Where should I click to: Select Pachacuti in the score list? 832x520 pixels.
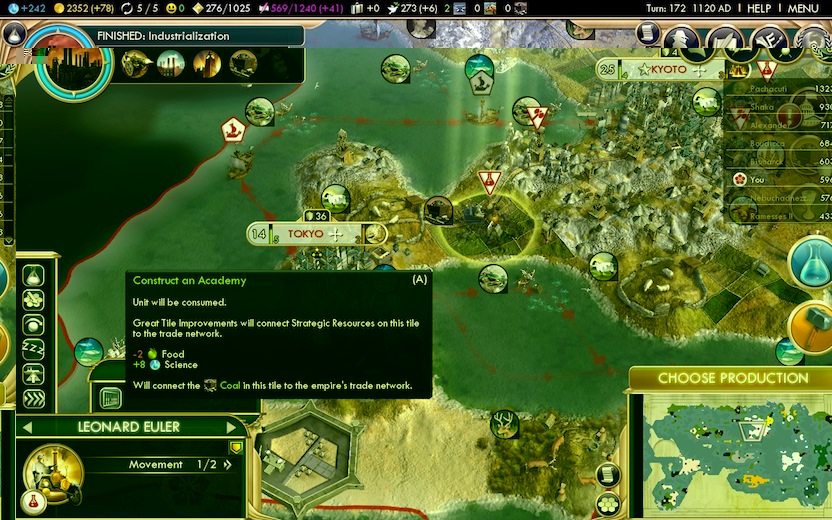[x=775, y=89]
